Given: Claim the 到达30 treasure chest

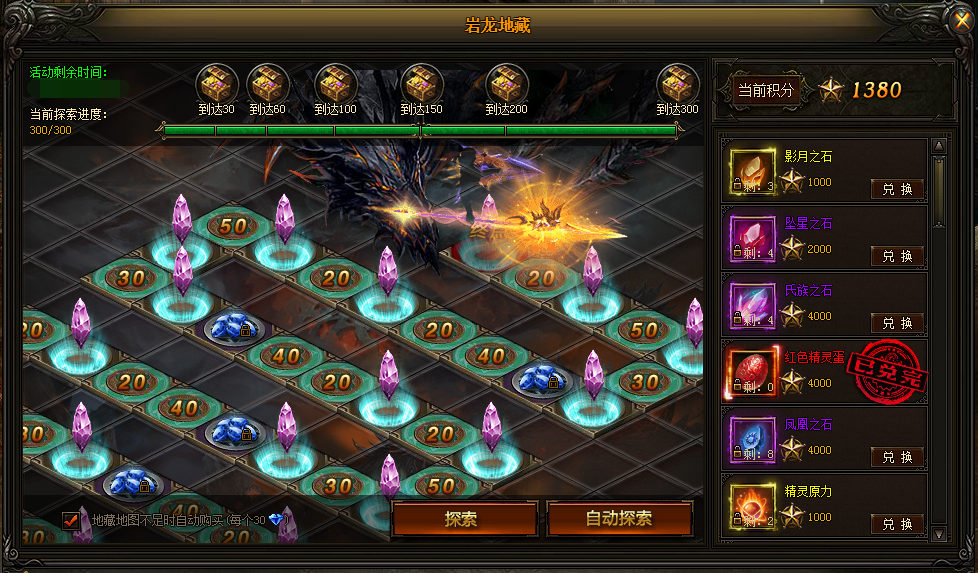Looking at the screenshot, I should pos(216,82).
